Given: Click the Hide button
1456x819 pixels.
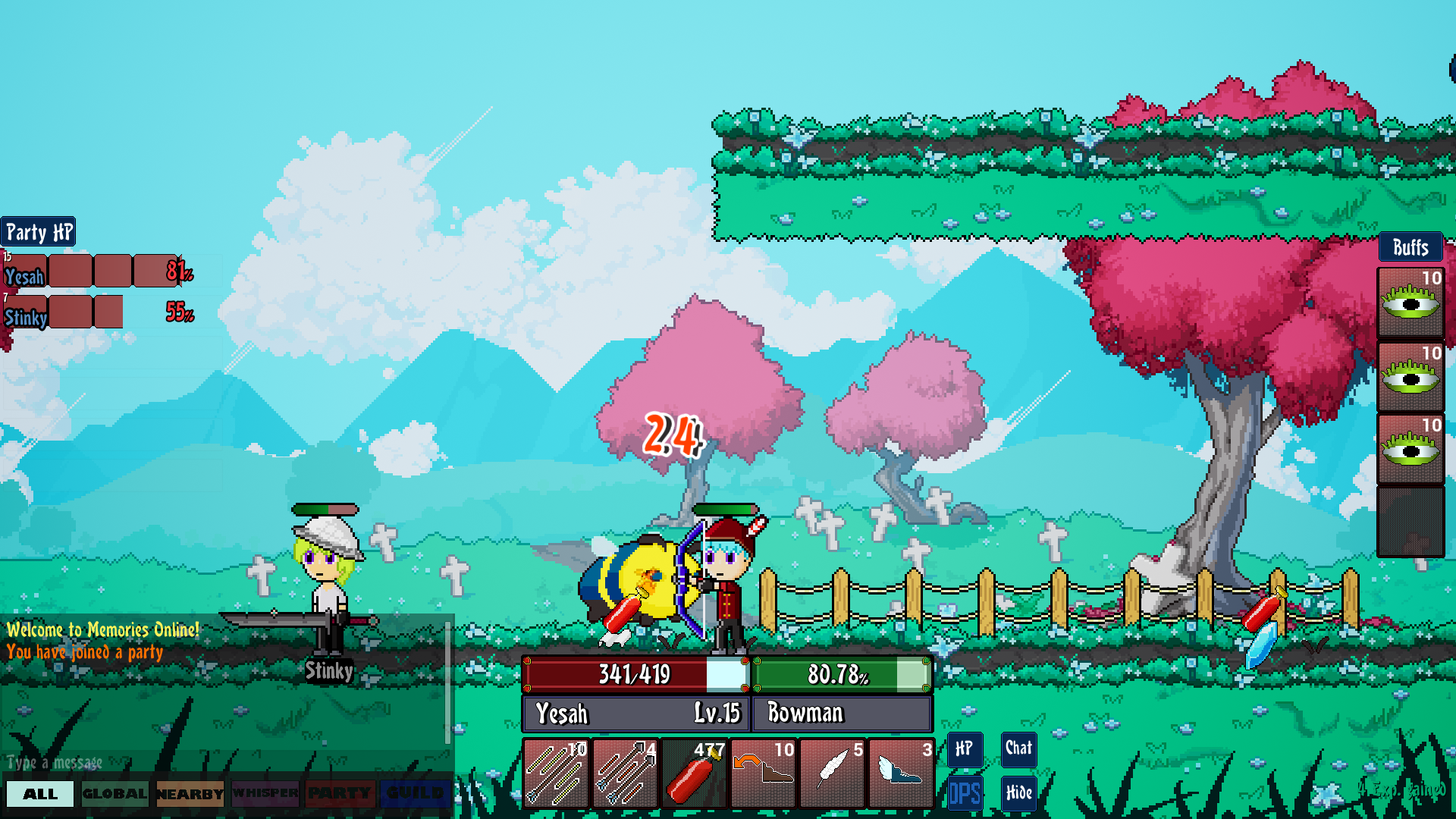Looking at the screenshot, I should tap(1018, 793).
